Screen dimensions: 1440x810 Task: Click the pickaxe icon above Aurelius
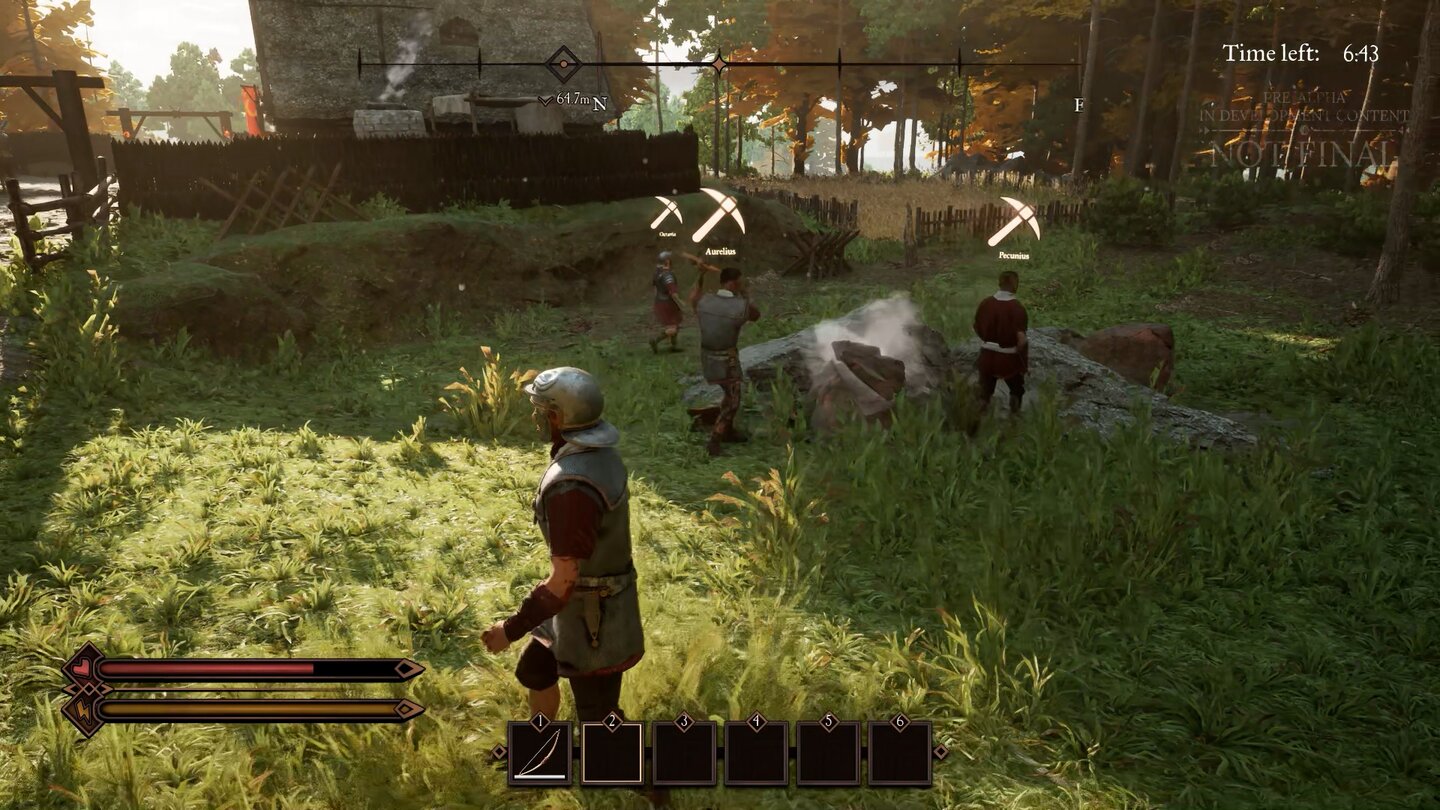coord(723,210)
